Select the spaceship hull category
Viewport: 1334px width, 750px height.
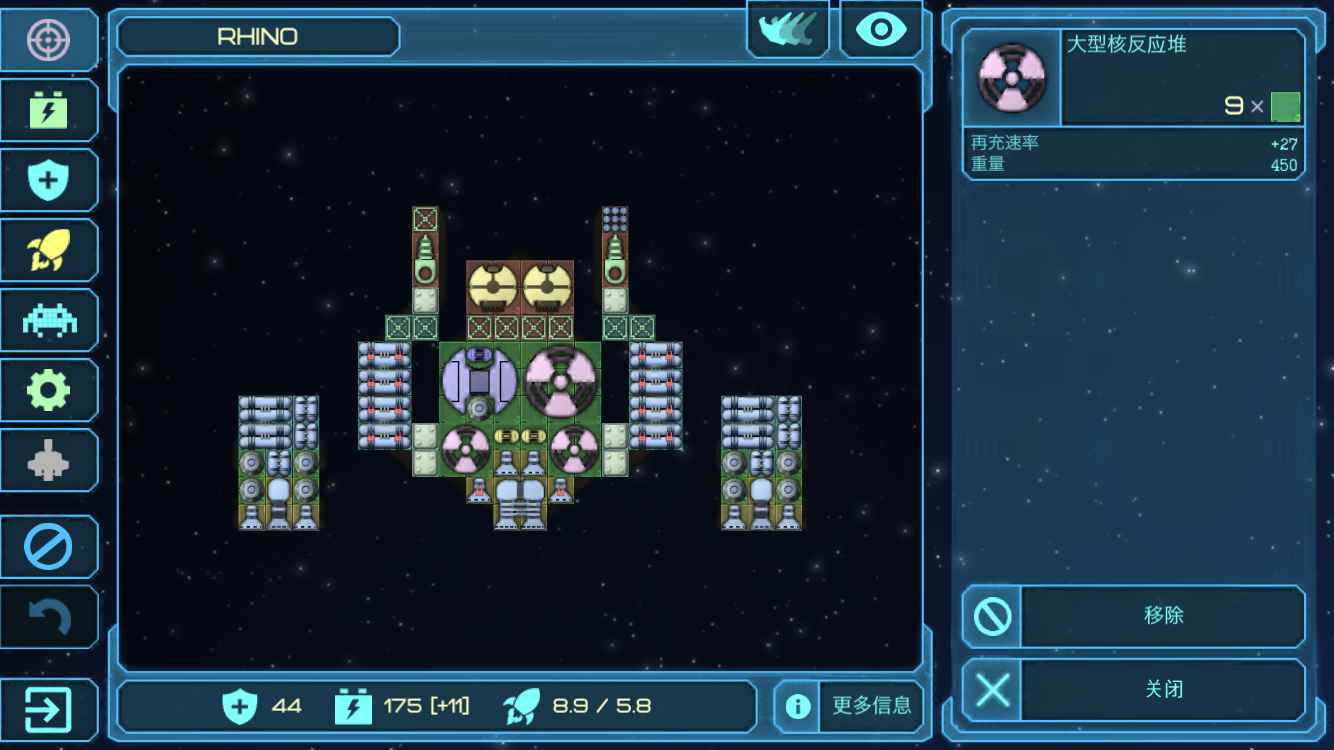coord(48,460)
